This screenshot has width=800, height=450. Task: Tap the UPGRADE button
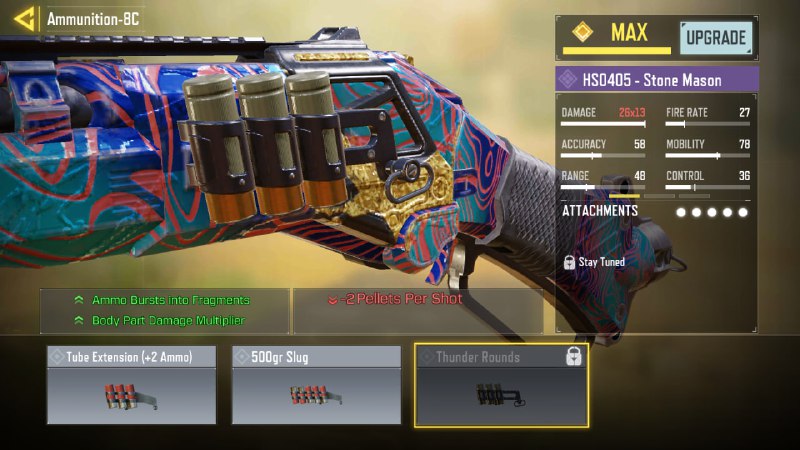pyautogui.click(x=716, y=39)
